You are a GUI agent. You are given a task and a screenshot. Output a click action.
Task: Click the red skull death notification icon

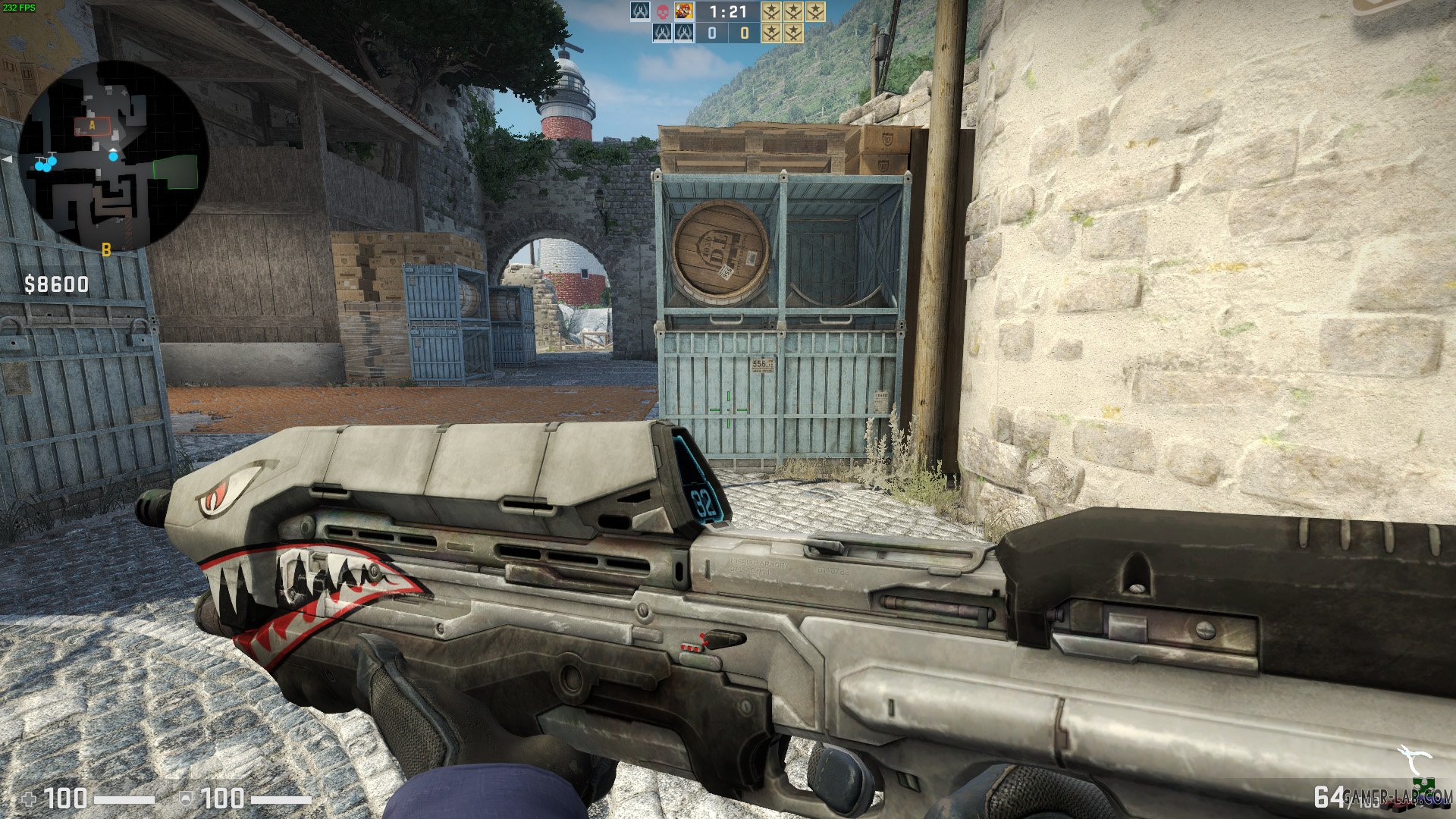pos(663,11)
